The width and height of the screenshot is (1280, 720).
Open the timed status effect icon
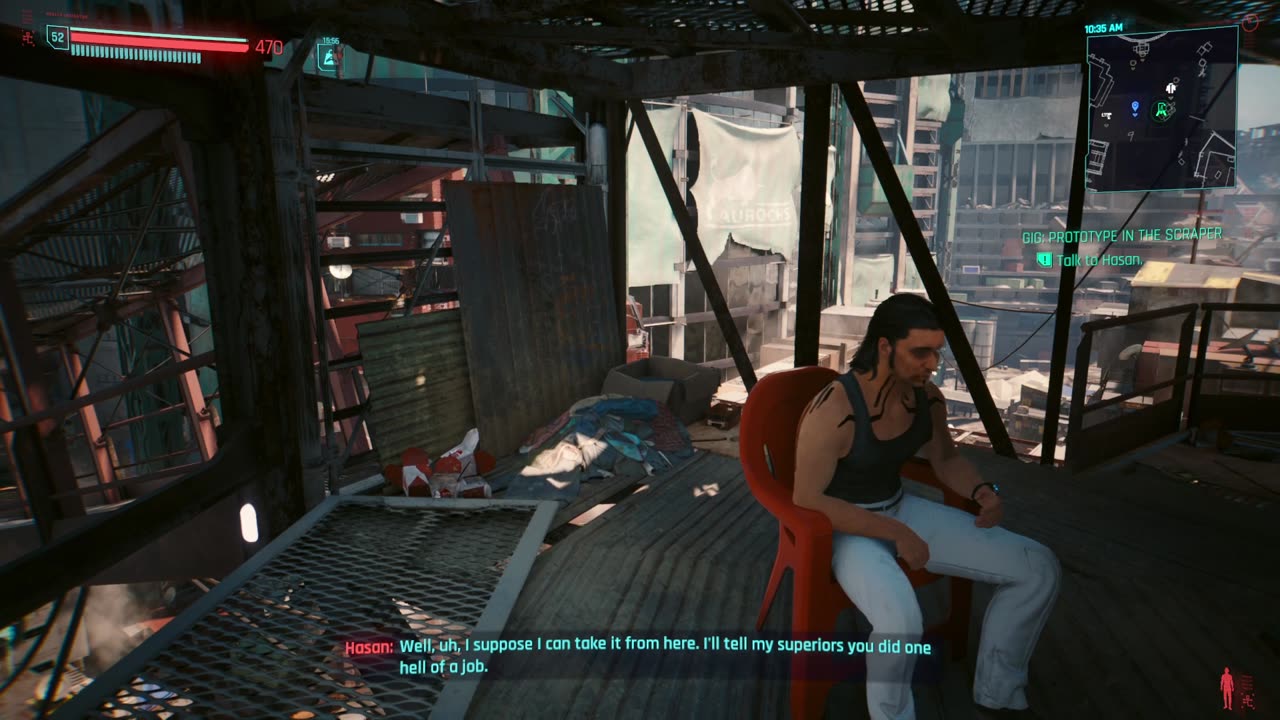click(x=329, y=57)
